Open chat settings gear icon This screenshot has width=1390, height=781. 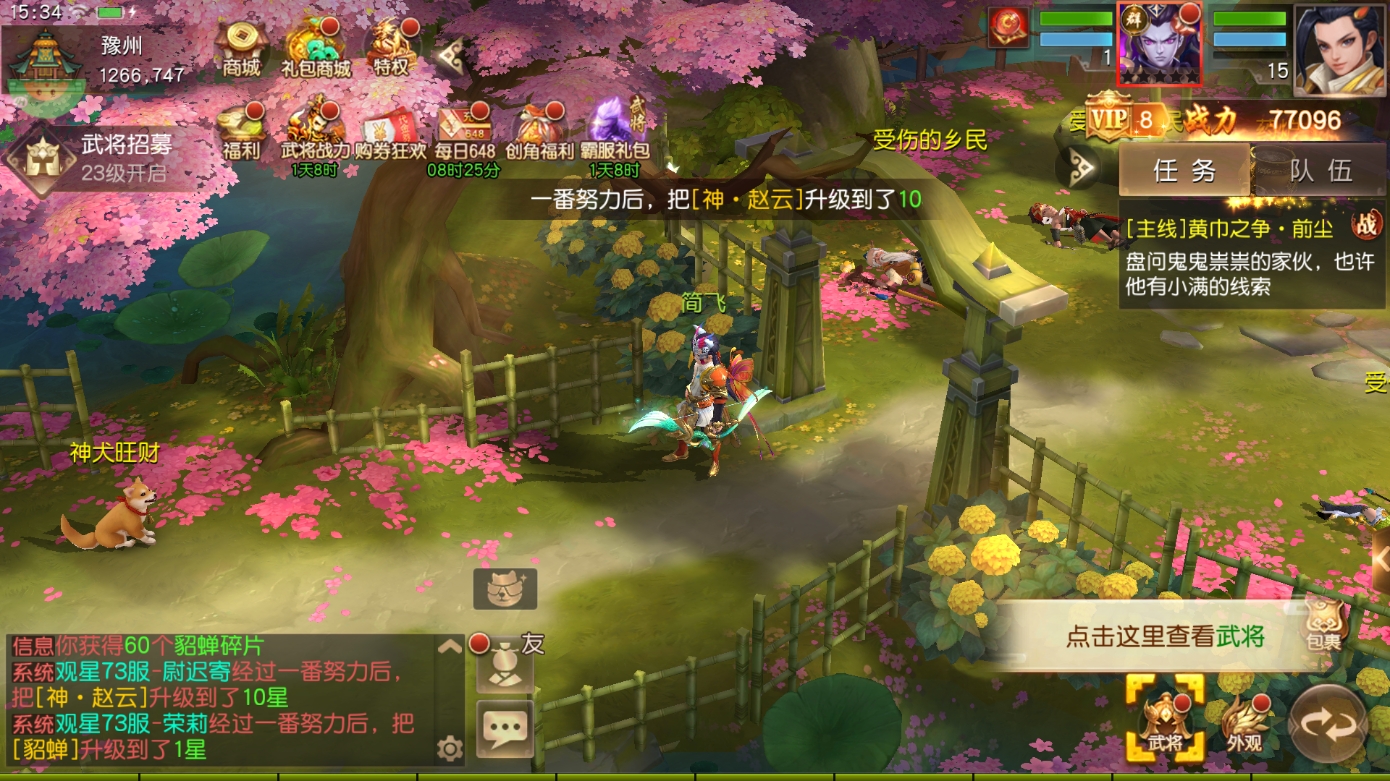(x=449, y=748)
